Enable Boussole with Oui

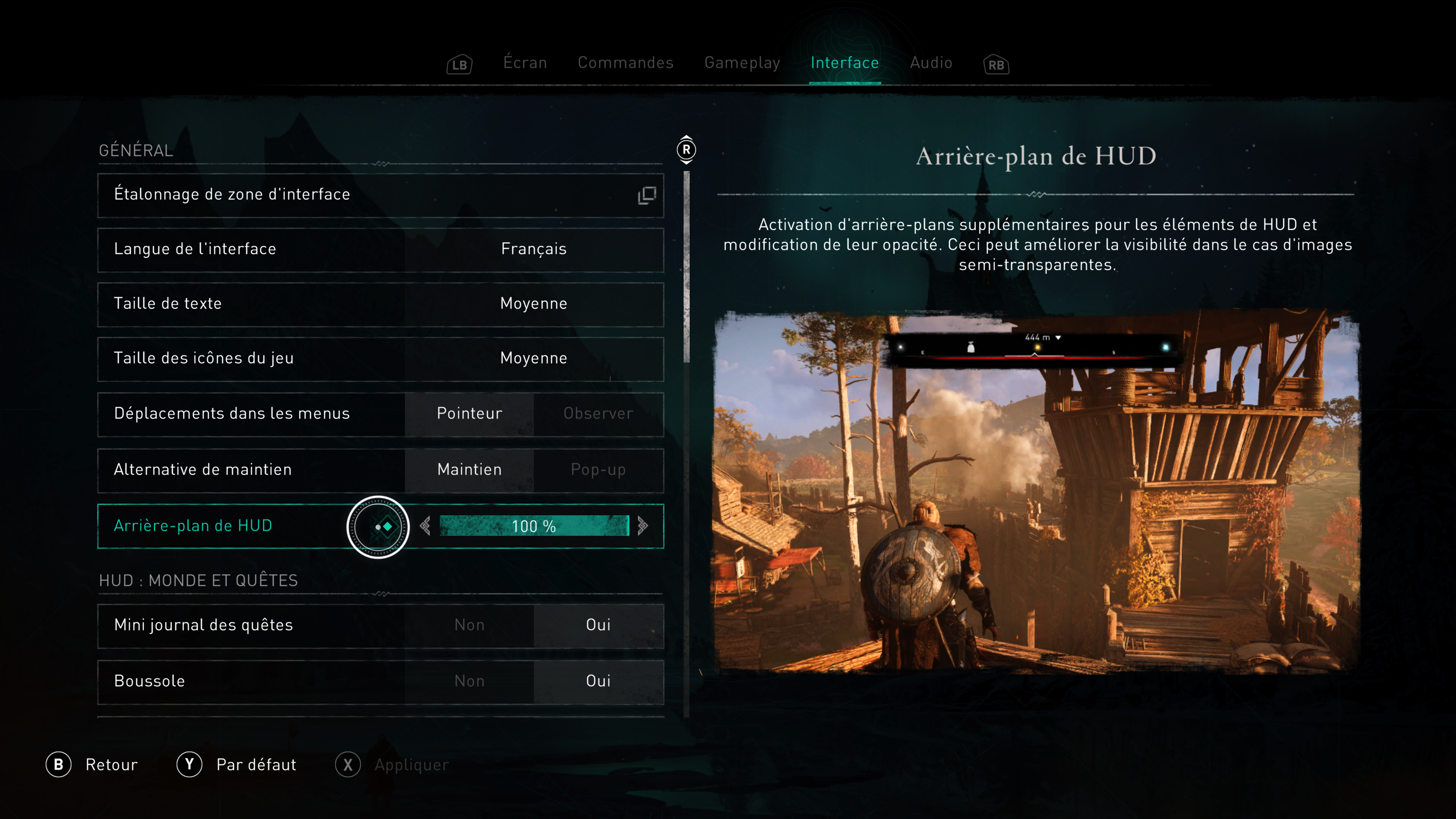pos(598,681)
